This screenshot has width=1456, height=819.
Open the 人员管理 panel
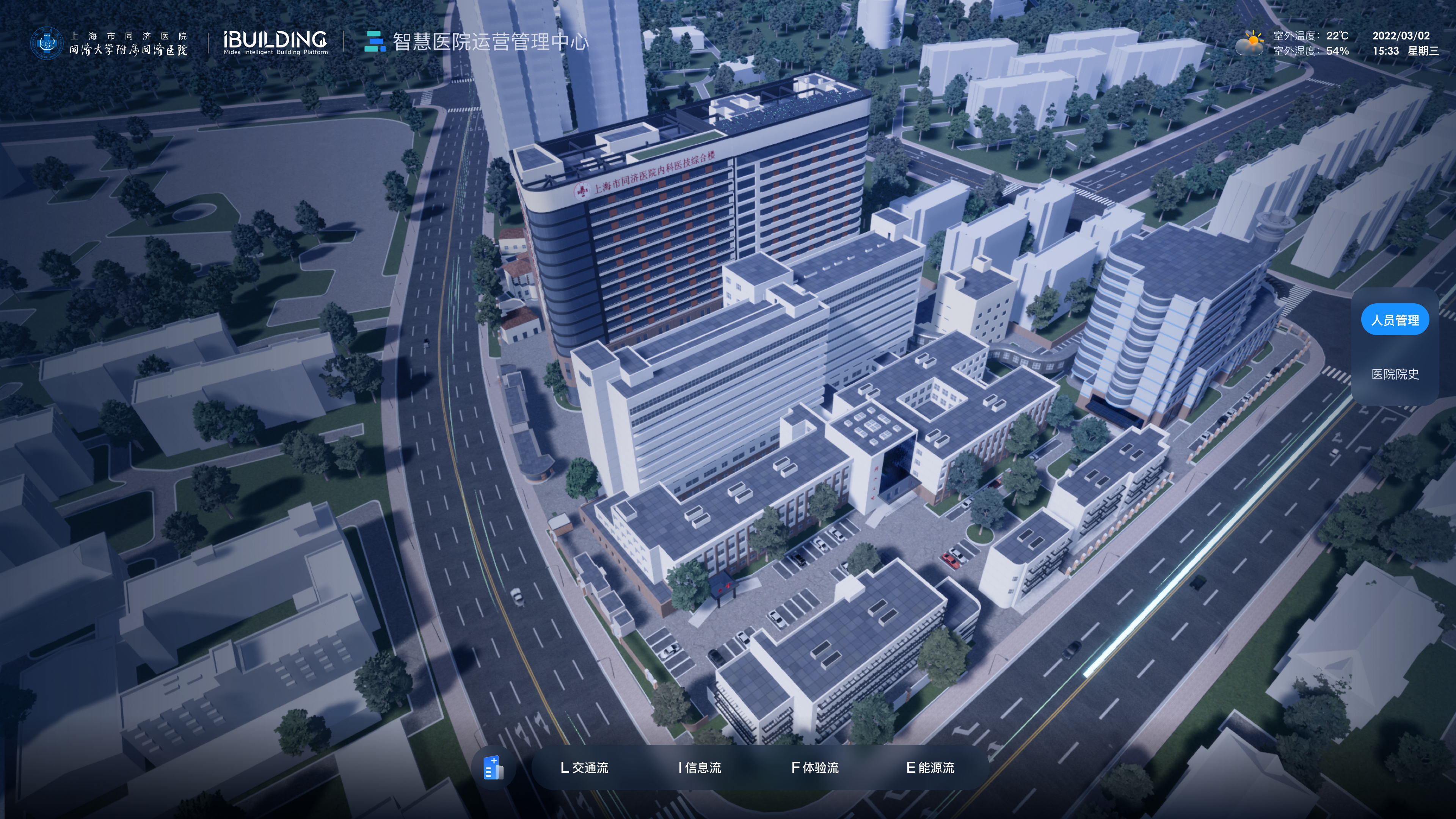1395,320
